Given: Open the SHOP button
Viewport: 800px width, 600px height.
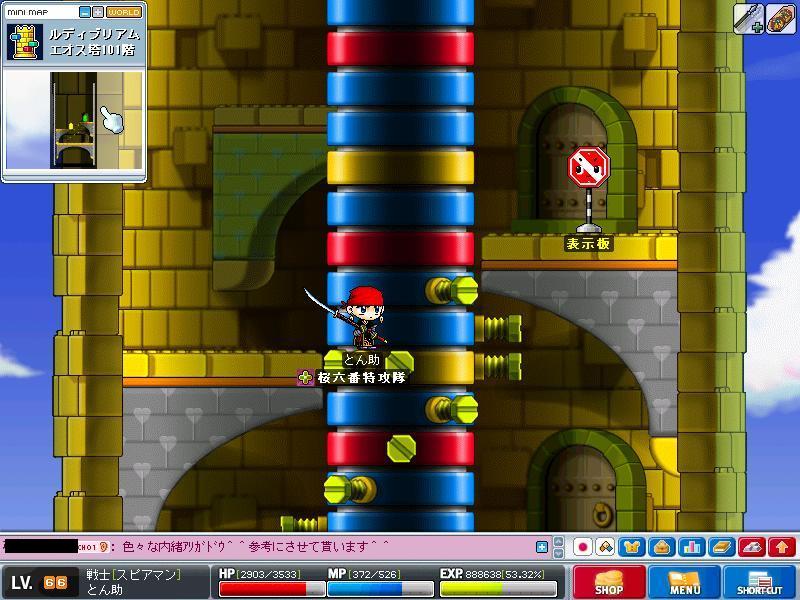Looking at the screenshot, I should (x=609, y=582).
